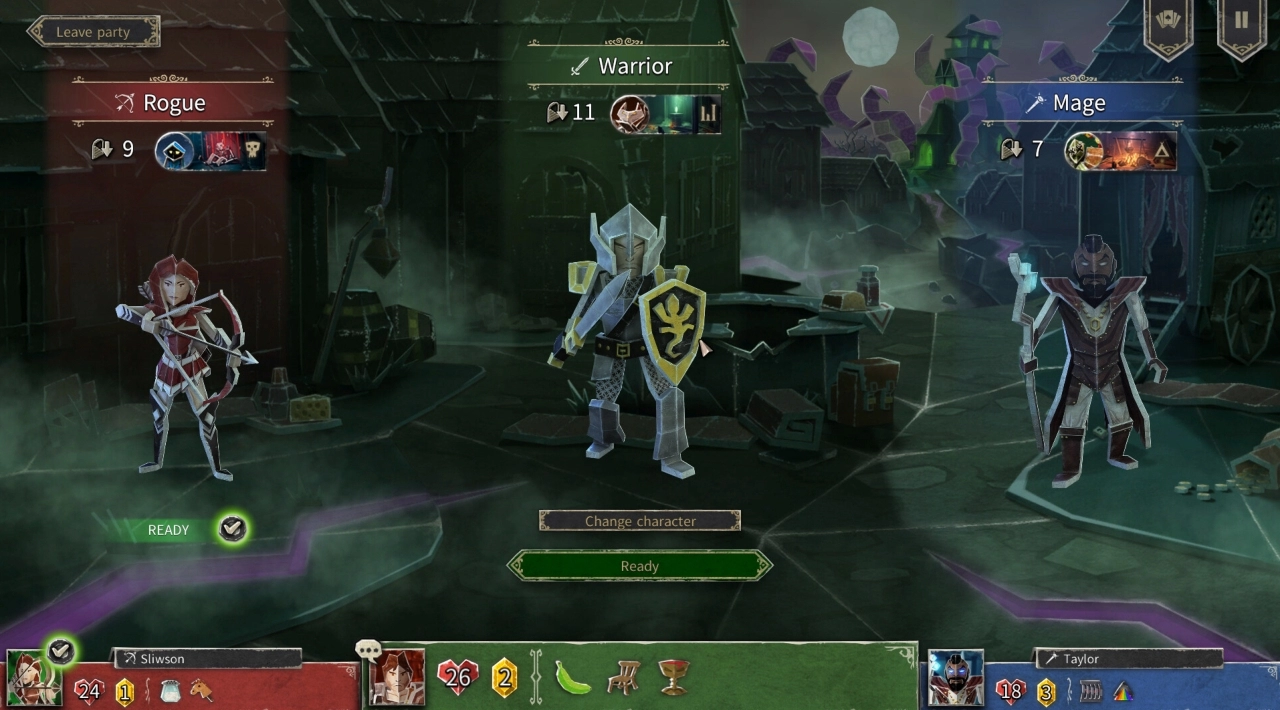
Task: Select the goblet item icon
Action: pyautogui.click(x=673, y=678)
